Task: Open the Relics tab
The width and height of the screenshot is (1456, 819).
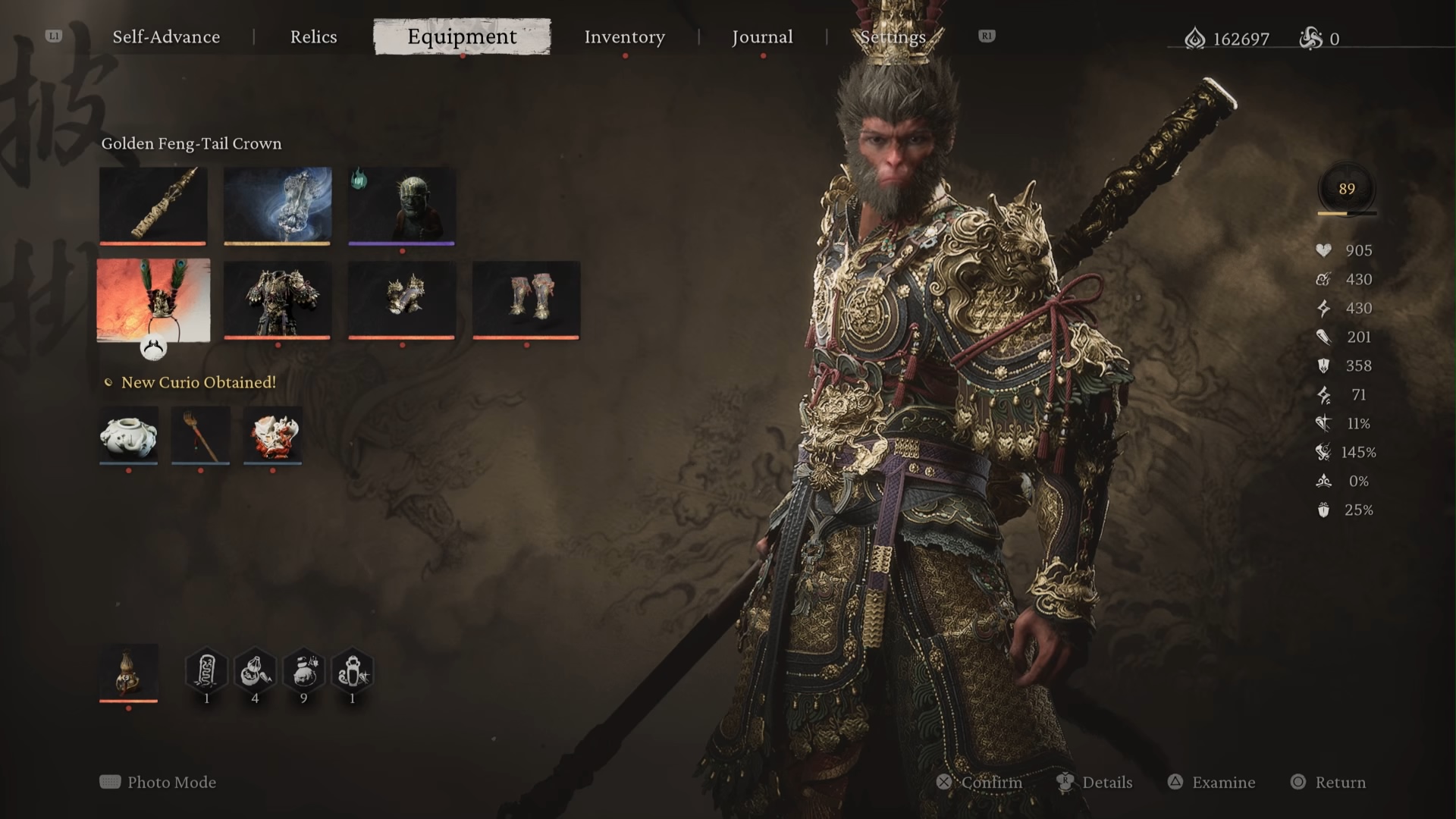Action: point(313,37)
